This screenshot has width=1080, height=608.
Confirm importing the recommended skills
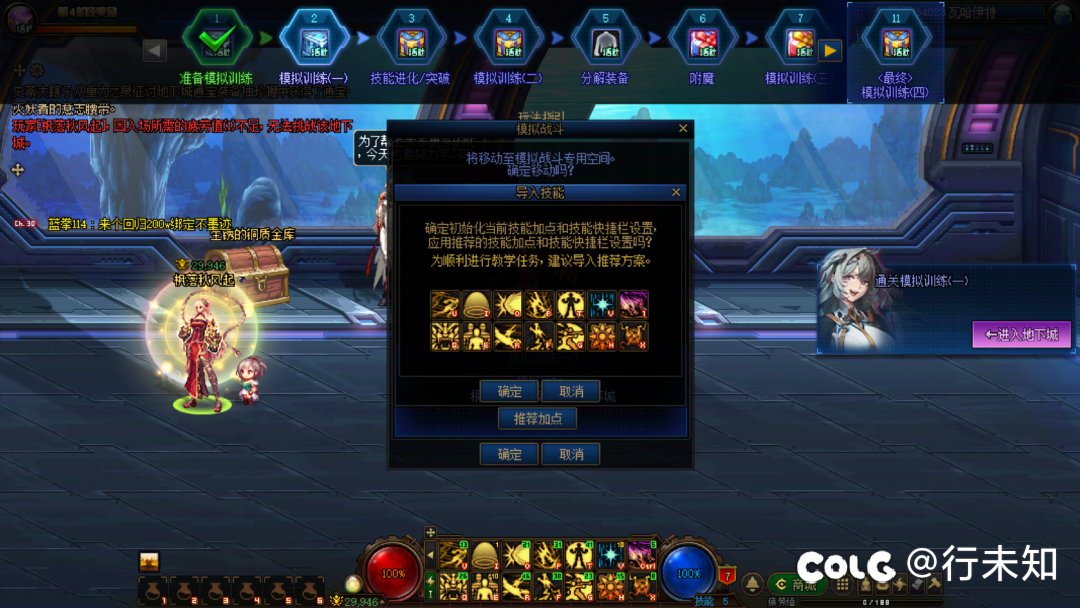point(509,391)
